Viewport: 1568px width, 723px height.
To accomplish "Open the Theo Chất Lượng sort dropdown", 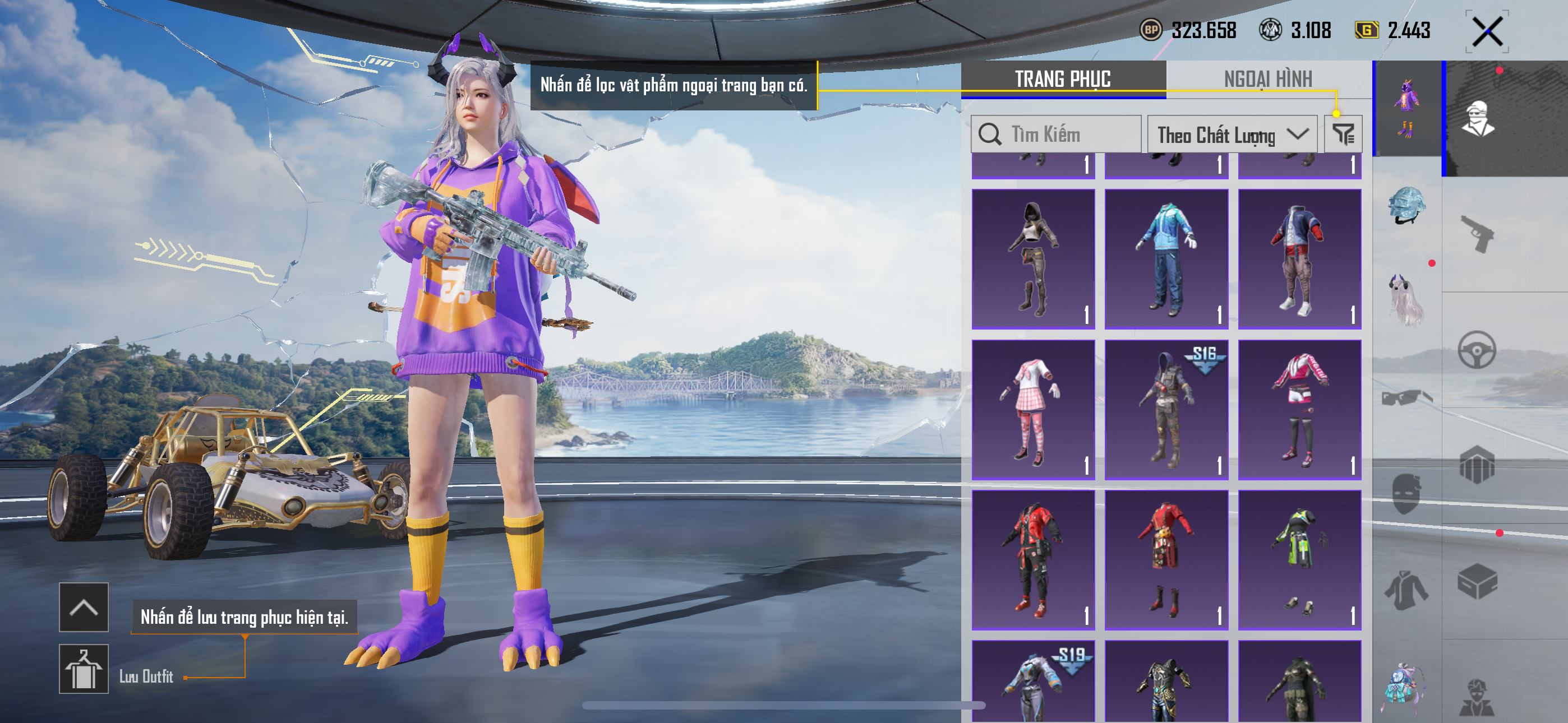I will (1232, 135).
